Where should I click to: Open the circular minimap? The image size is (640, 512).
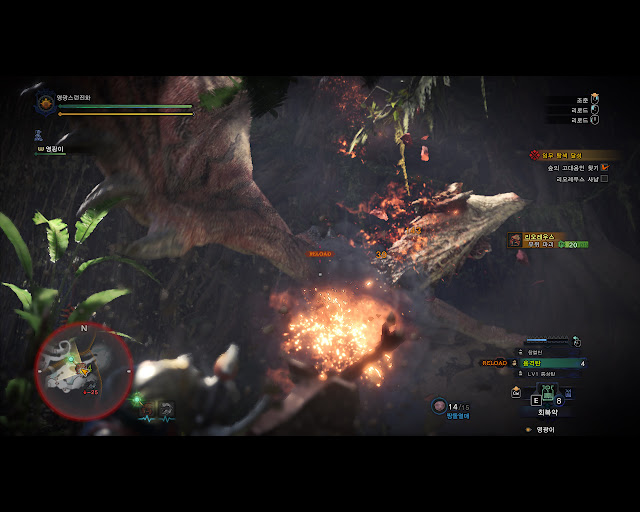coord(83,368)
